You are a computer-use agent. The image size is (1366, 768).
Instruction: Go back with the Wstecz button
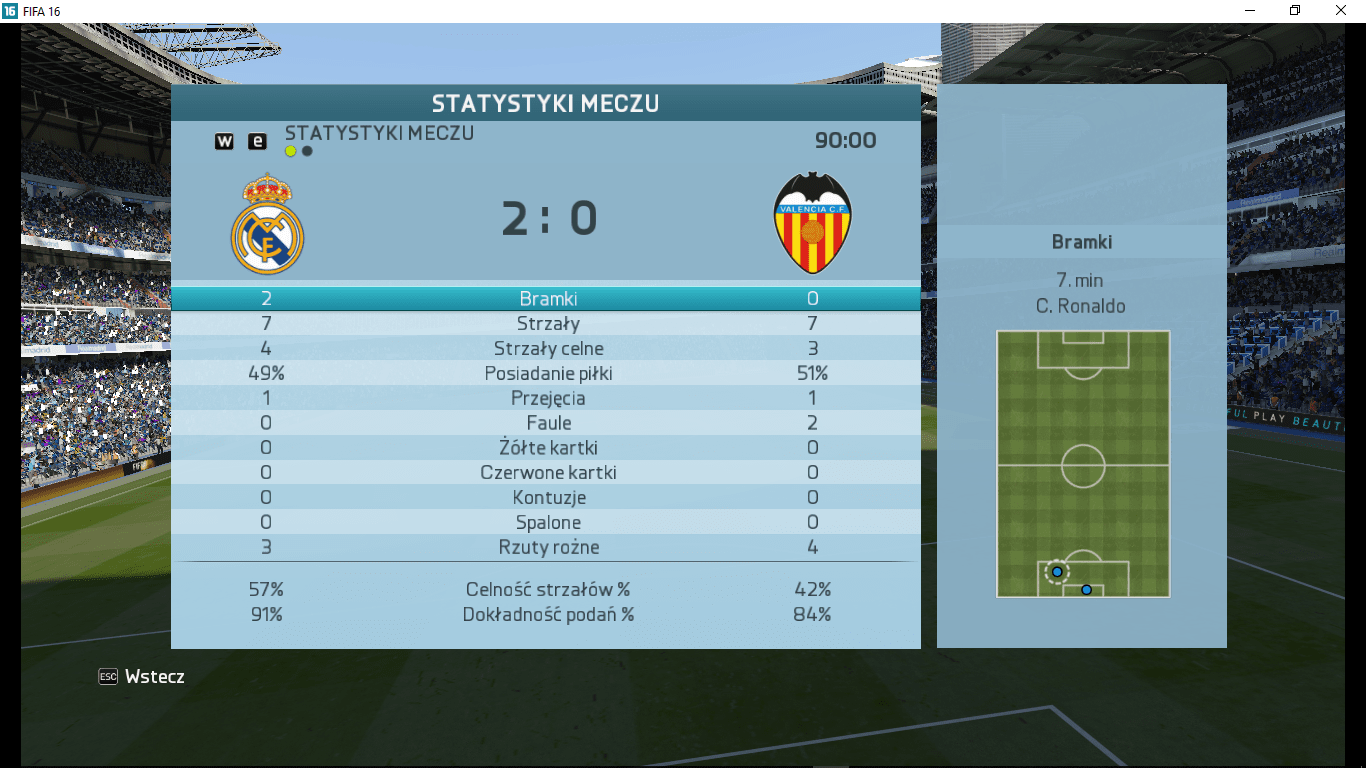142,677
